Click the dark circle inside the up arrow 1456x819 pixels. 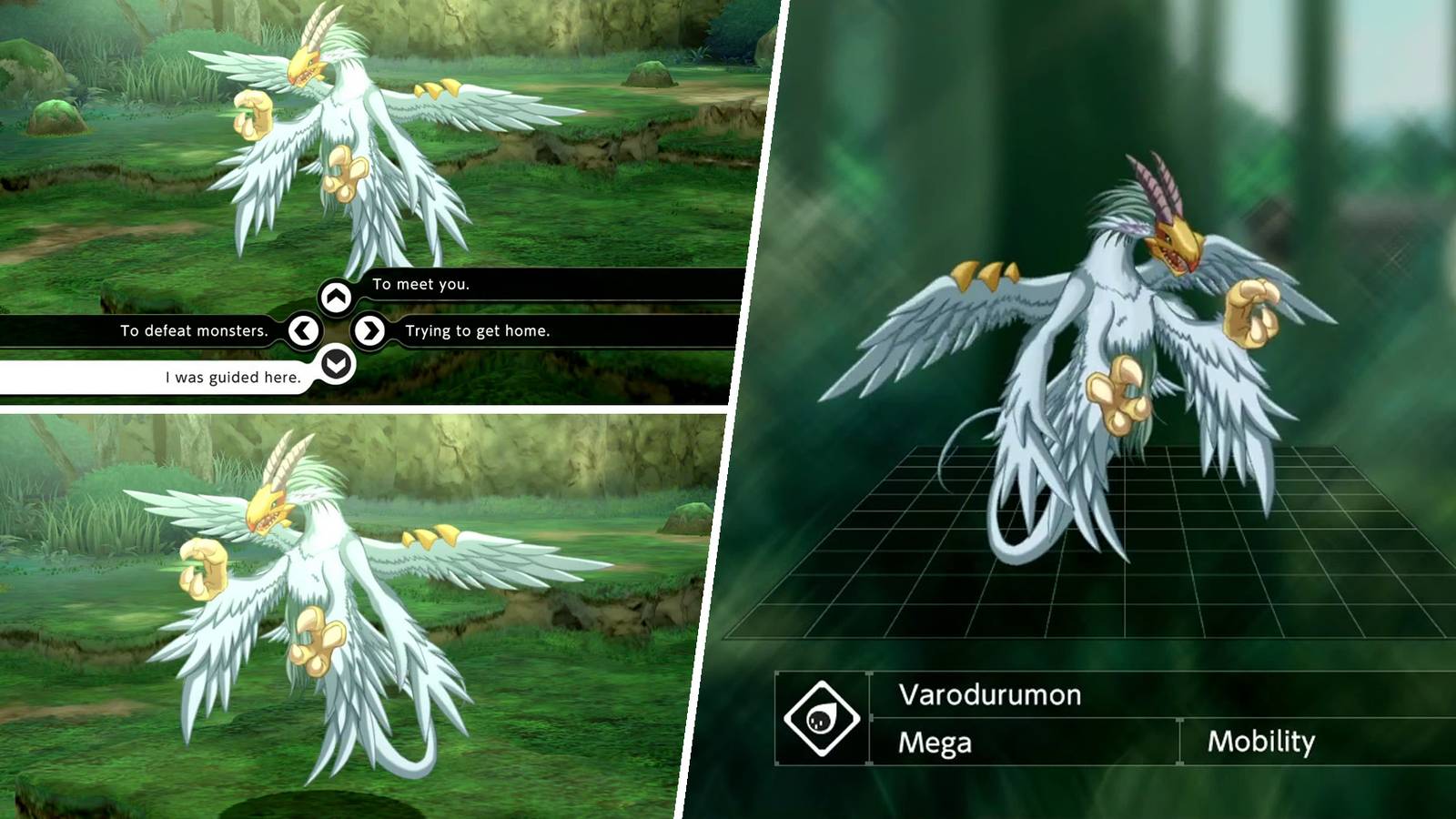[x=335, y=294]
